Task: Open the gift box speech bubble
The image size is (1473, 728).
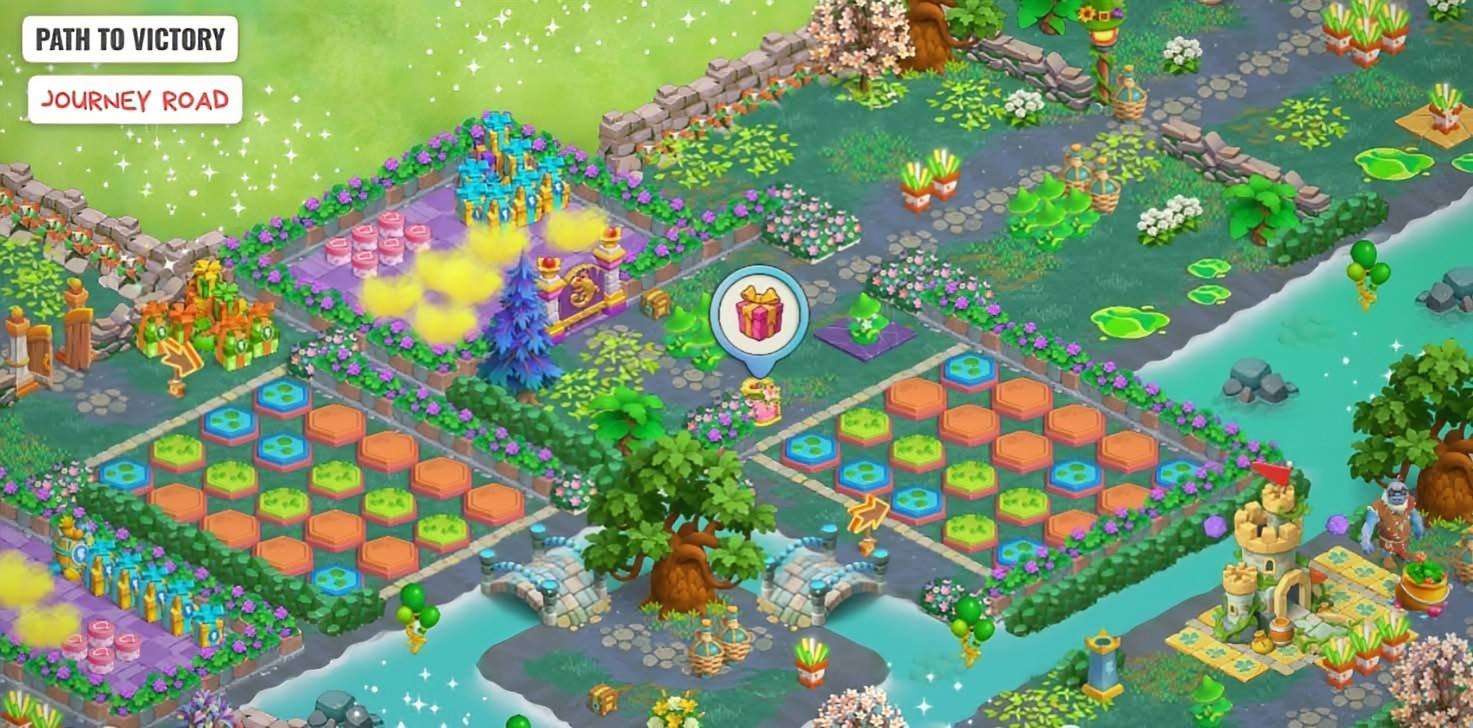Action: (x=758, y=312)
